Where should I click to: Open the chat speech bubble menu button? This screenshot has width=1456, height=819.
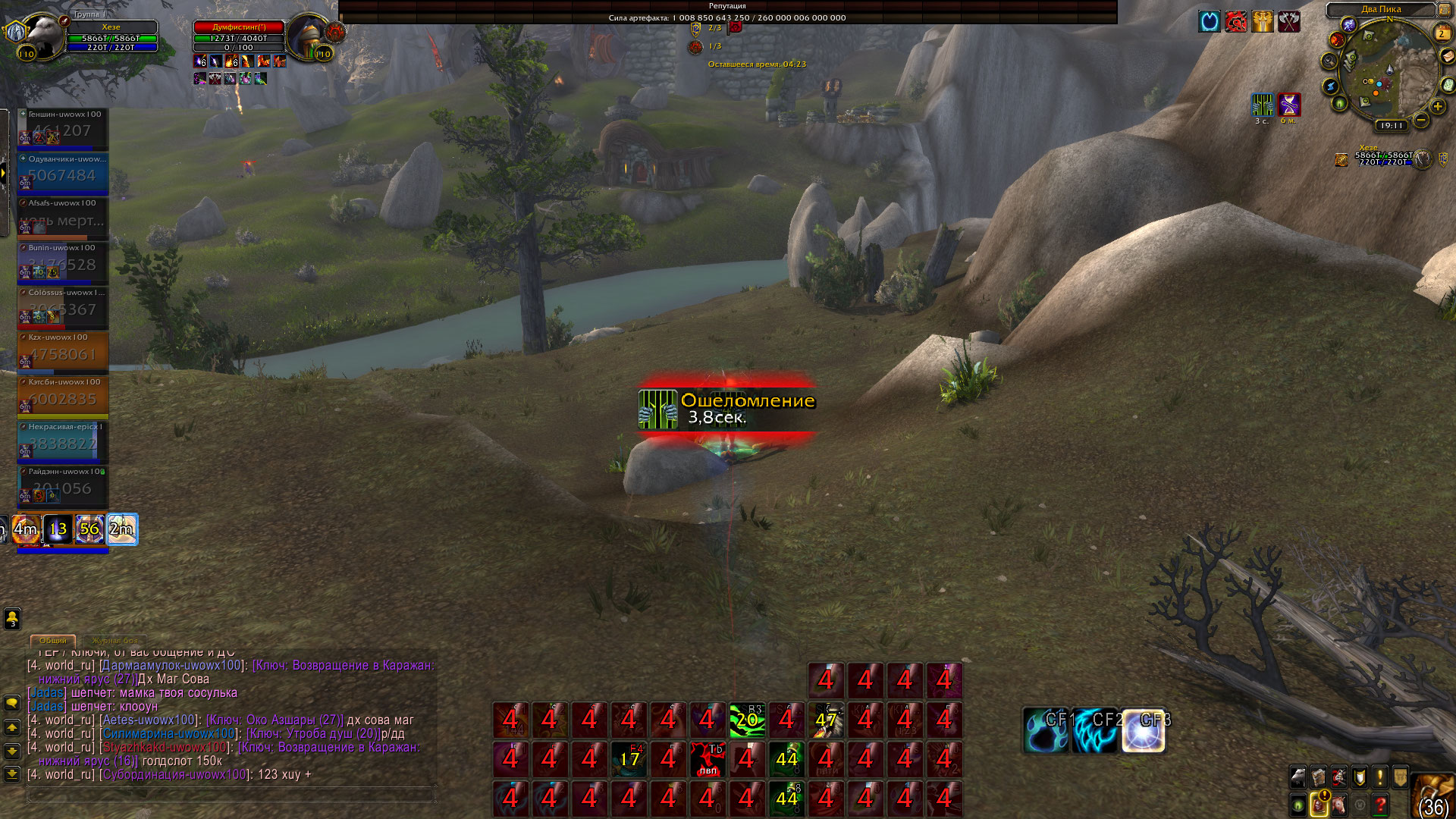click(x=12, y=703)
